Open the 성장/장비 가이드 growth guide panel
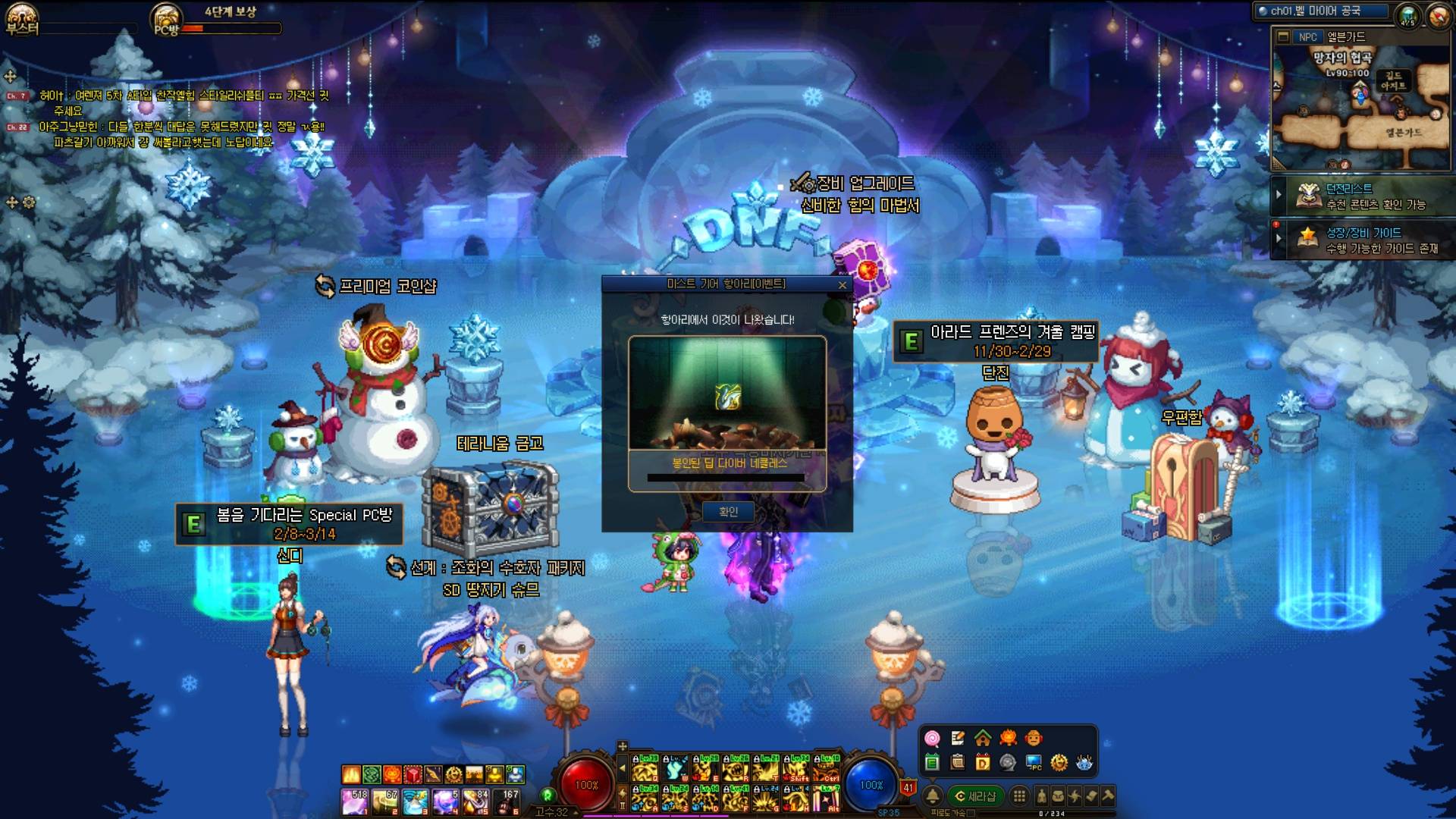Viewport: 1456px width, 819px height. 1365,240
